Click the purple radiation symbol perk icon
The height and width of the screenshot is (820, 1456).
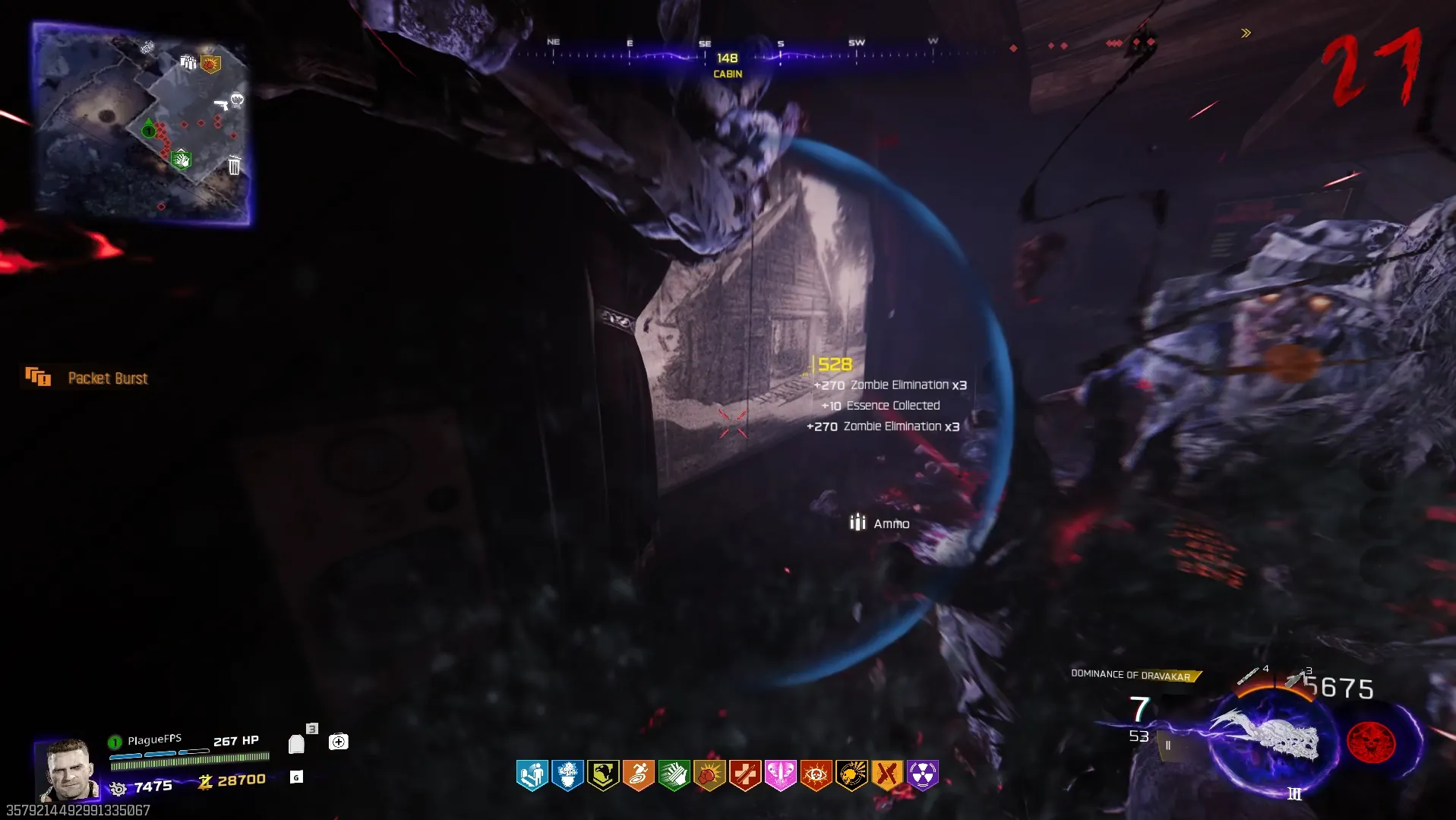point(922,775)
